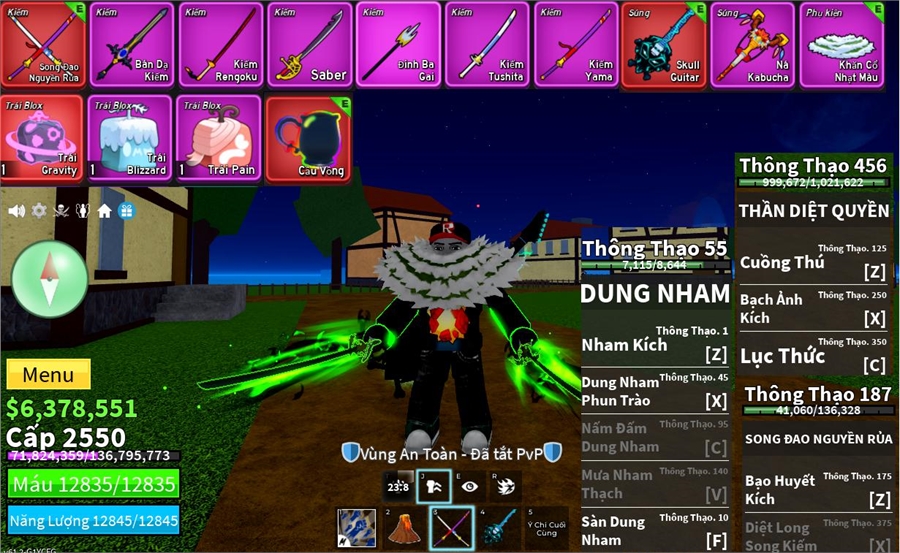Select the volcano fruit hotbar slot
Screen dimensions: 900x553
click(x=404, y=528)
